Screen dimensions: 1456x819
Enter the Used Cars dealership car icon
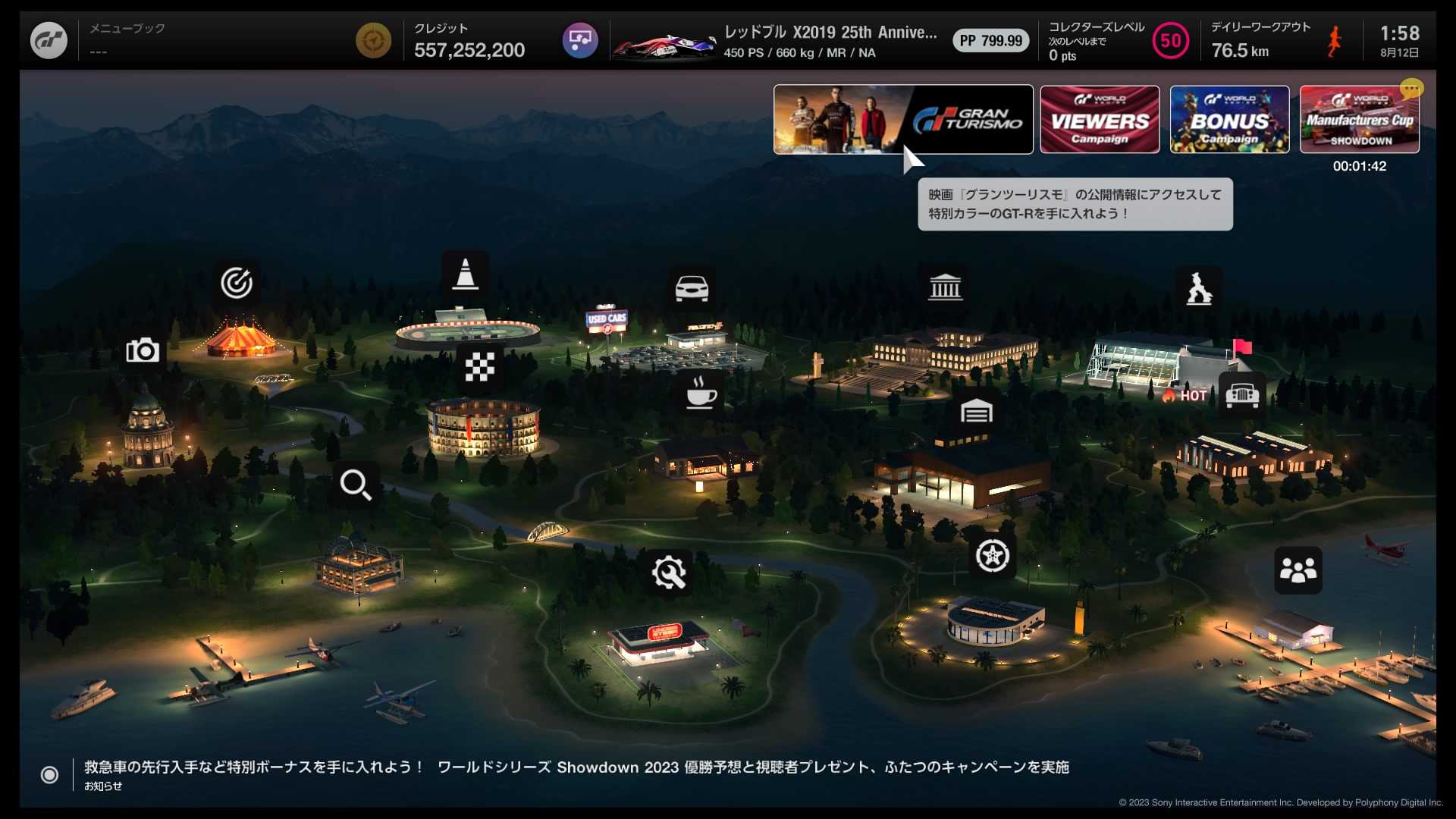point(692,288)
